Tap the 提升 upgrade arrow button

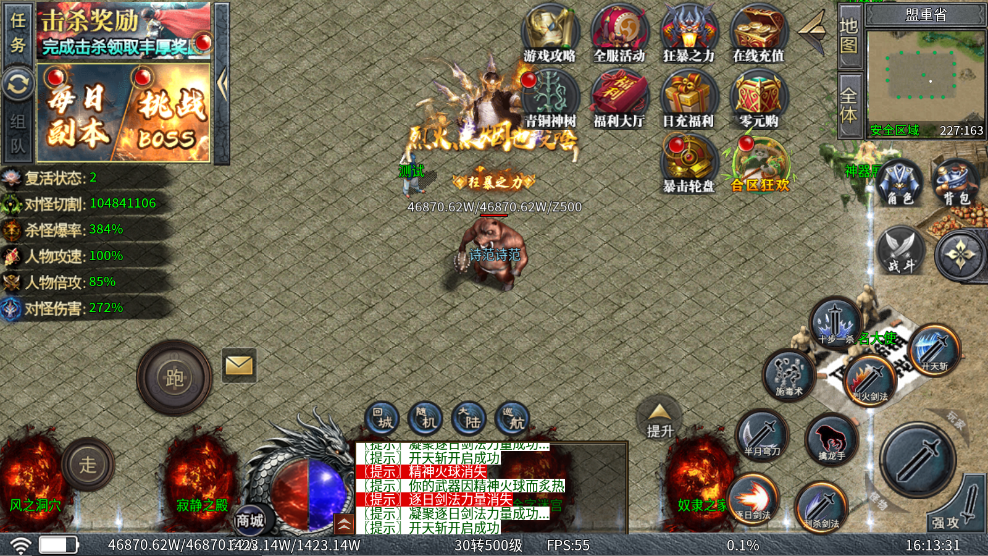click(660, 417)
